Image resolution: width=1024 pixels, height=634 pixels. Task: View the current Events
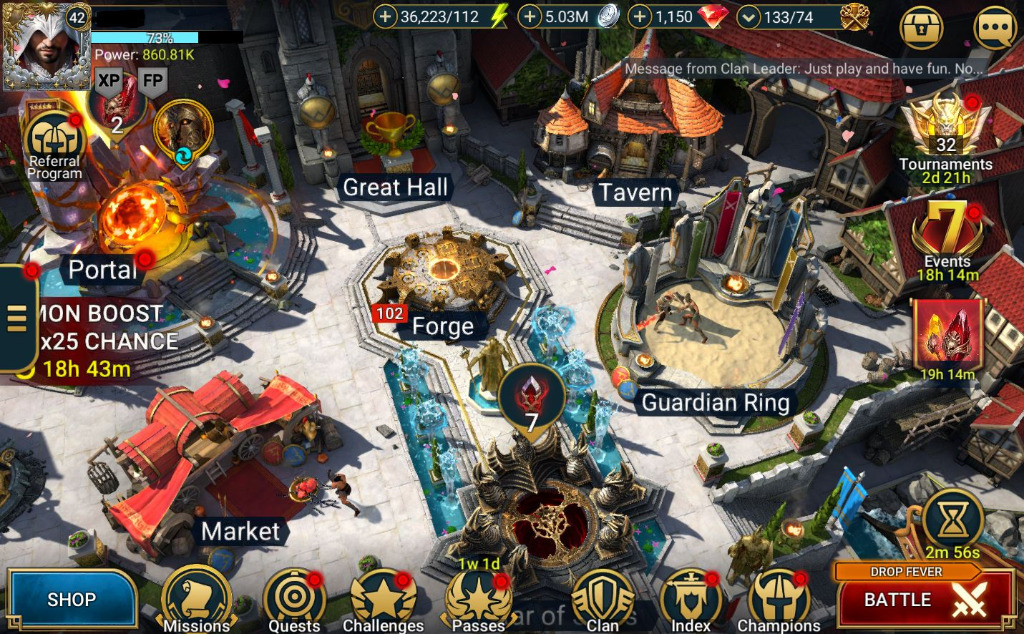tap(946, 232)
